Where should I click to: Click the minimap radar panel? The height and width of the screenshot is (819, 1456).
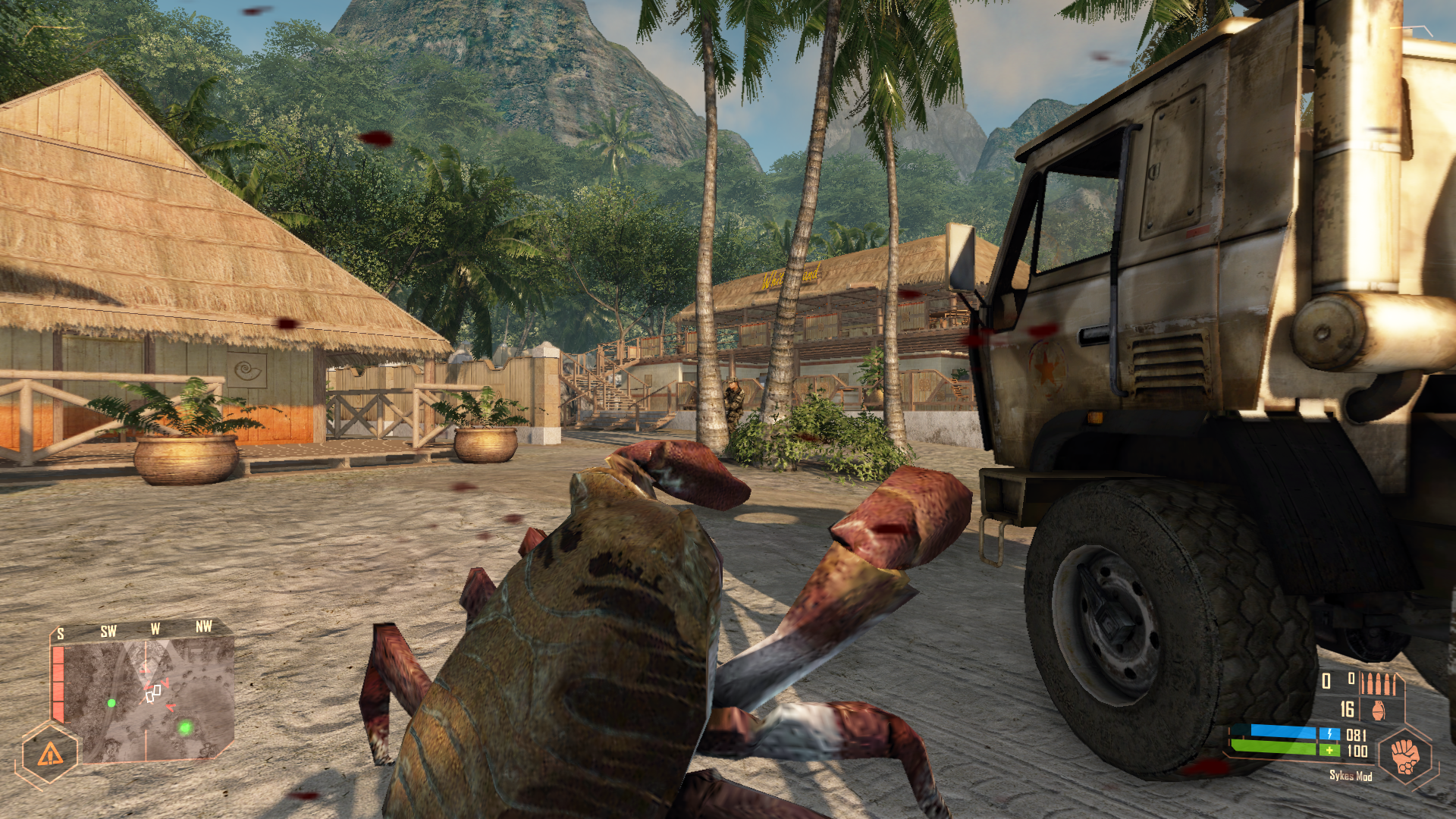tap(149, 699)
